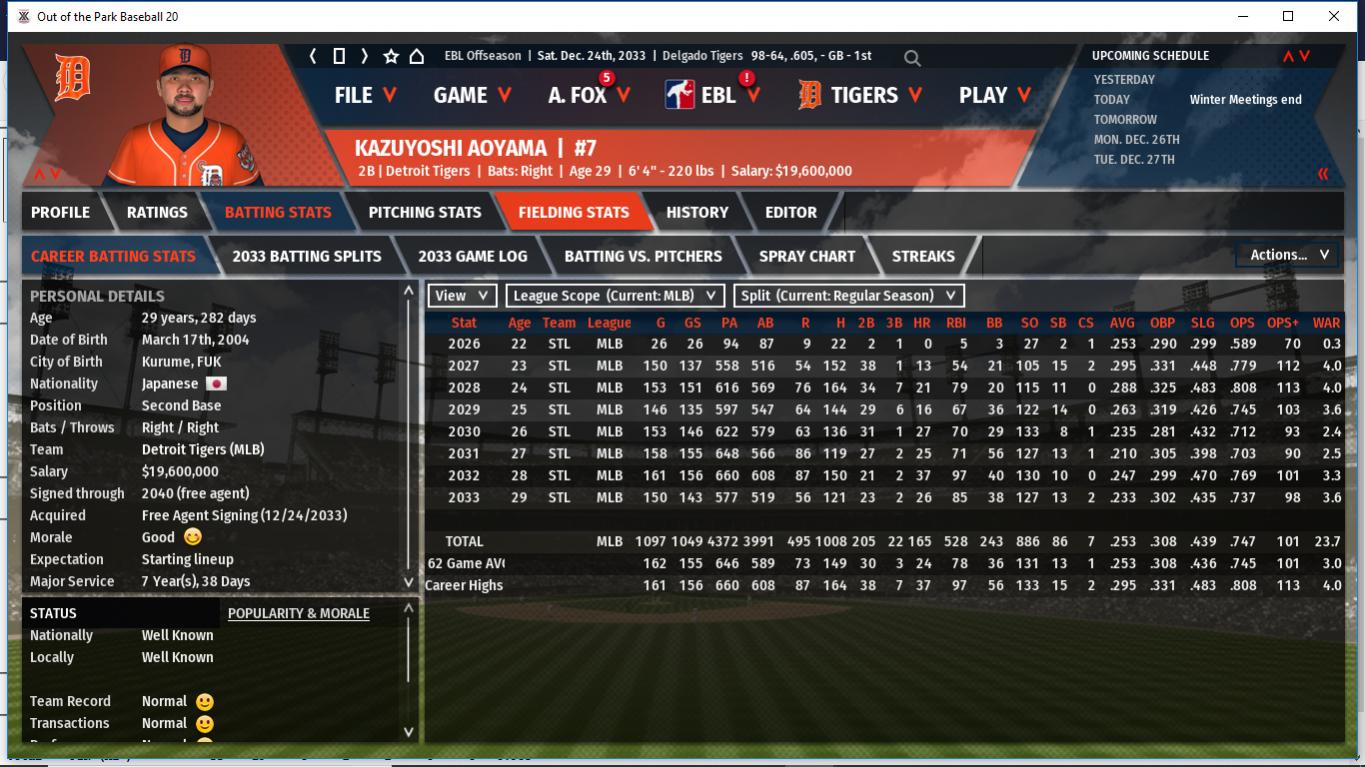The width and height of the screenshot is (1365, 767).
Task: Open the A. FOX manager menu
Action: tap(589, 95)
